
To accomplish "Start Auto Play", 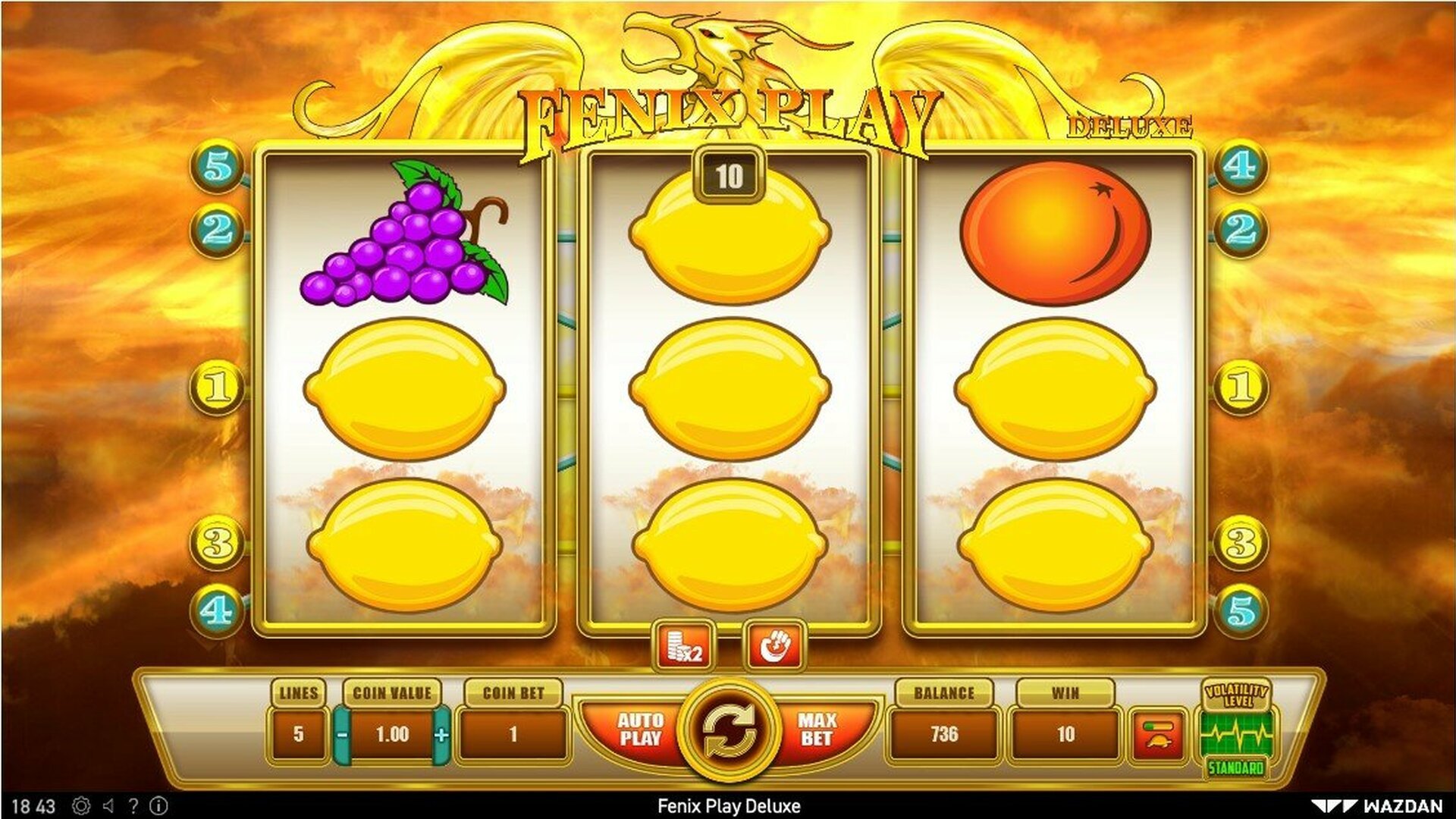I will (x=640, y=730).
